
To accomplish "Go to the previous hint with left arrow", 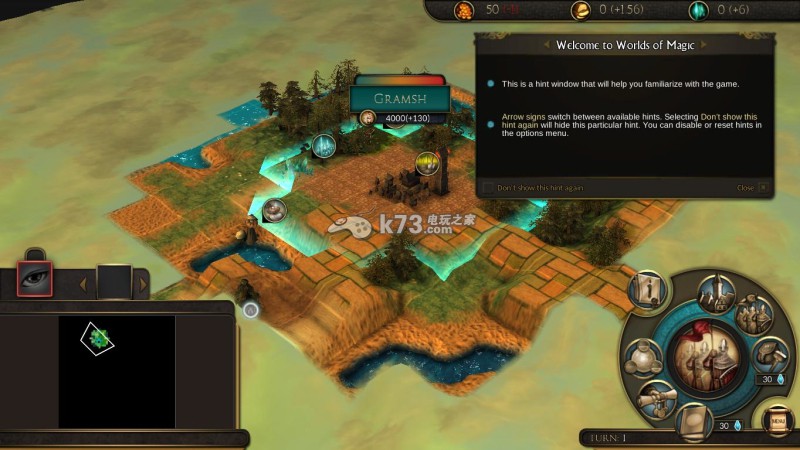I will pyautogui.click(x=546, y=45).
